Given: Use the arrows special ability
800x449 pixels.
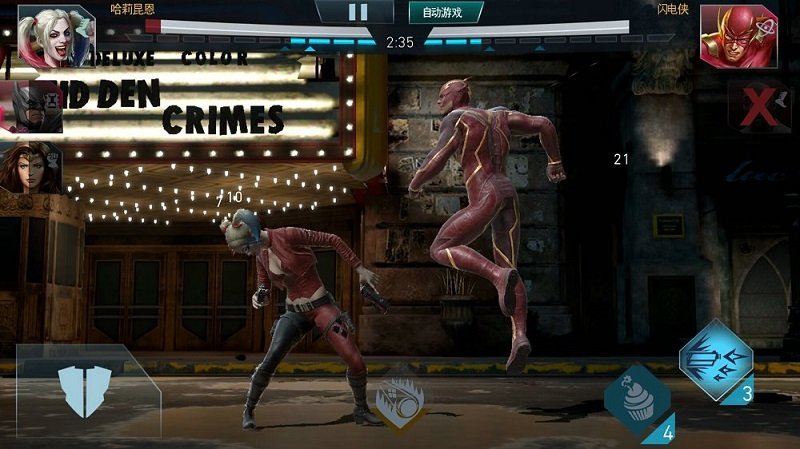Looking at the screenshot, I should 714,360.
